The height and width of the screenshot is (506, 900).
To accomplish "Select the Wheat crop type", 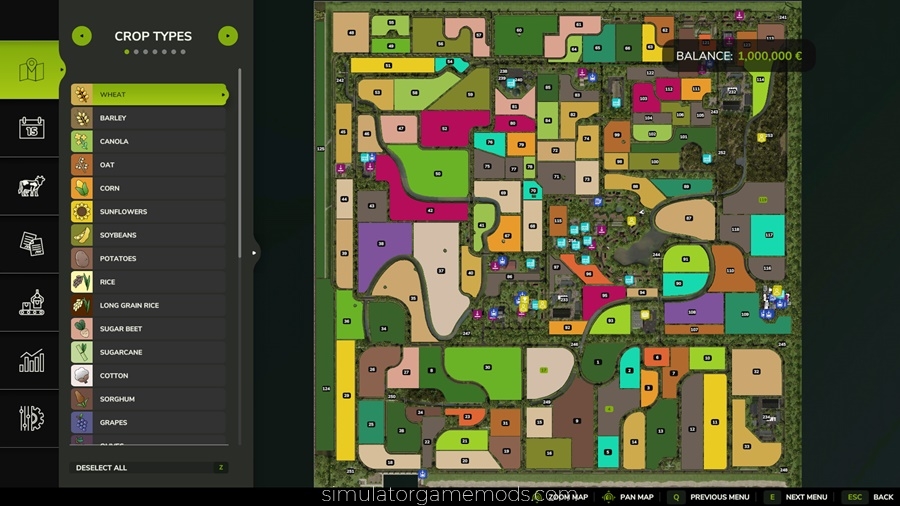I will (148, 95).
